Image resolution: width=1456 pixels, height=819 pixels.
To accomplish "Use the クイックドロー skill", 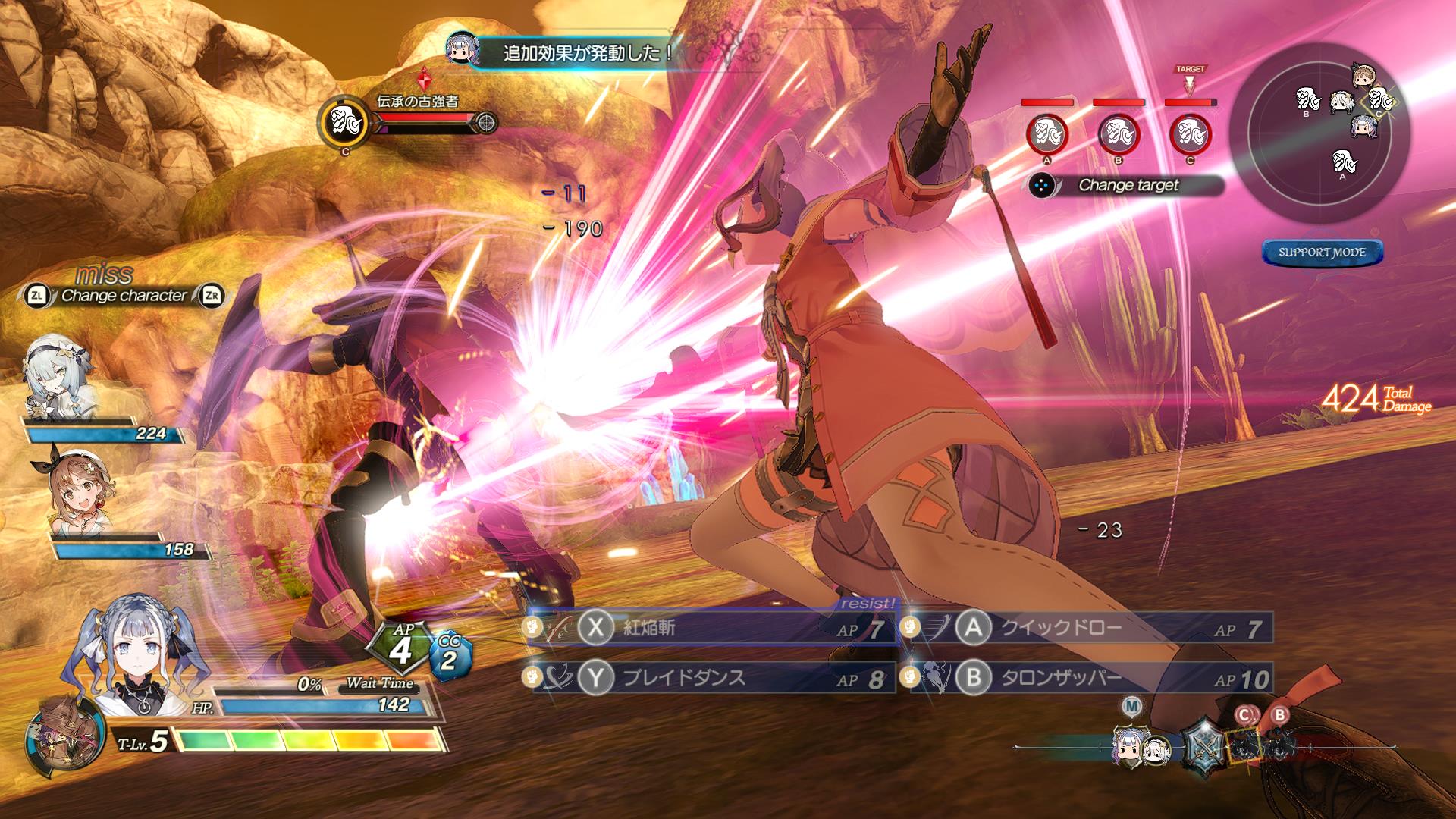I will pyautogui.click(x=1089, y=628).
